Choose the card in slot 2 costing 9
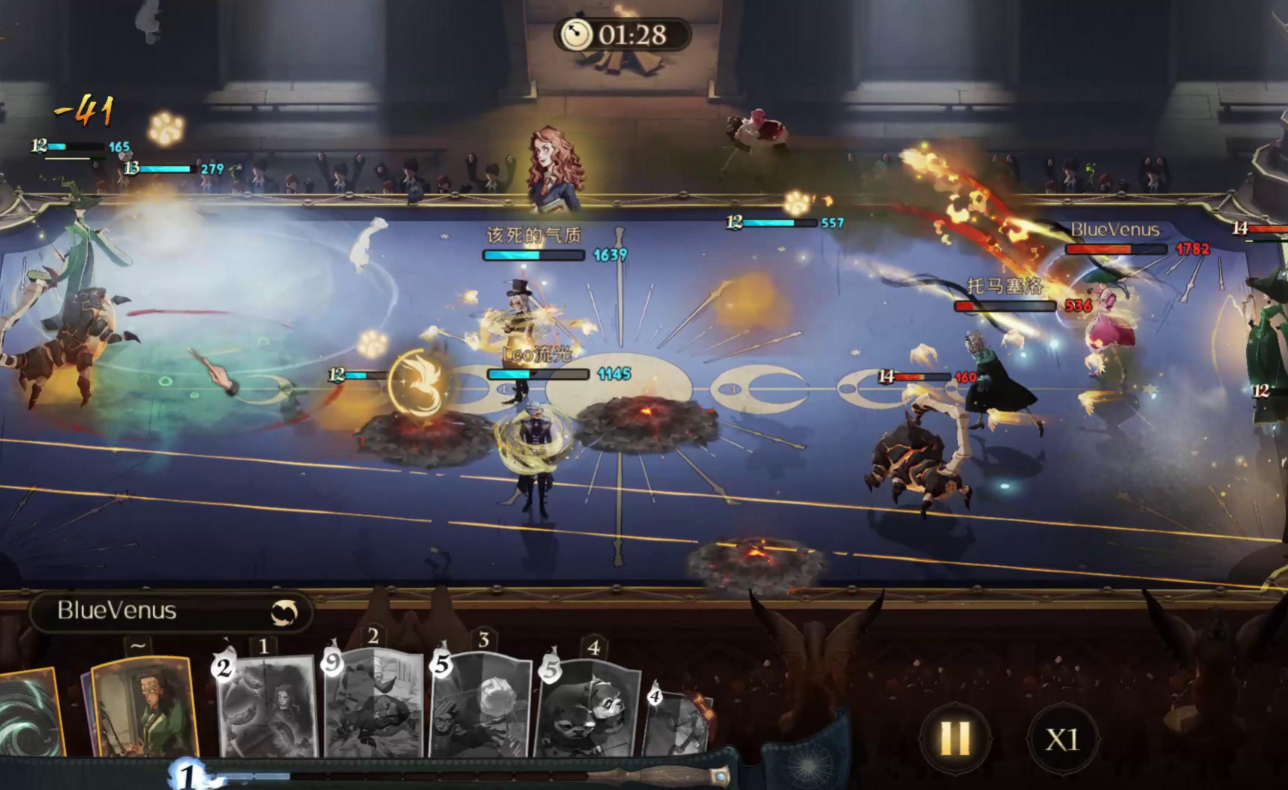 [x=373, y=704]
